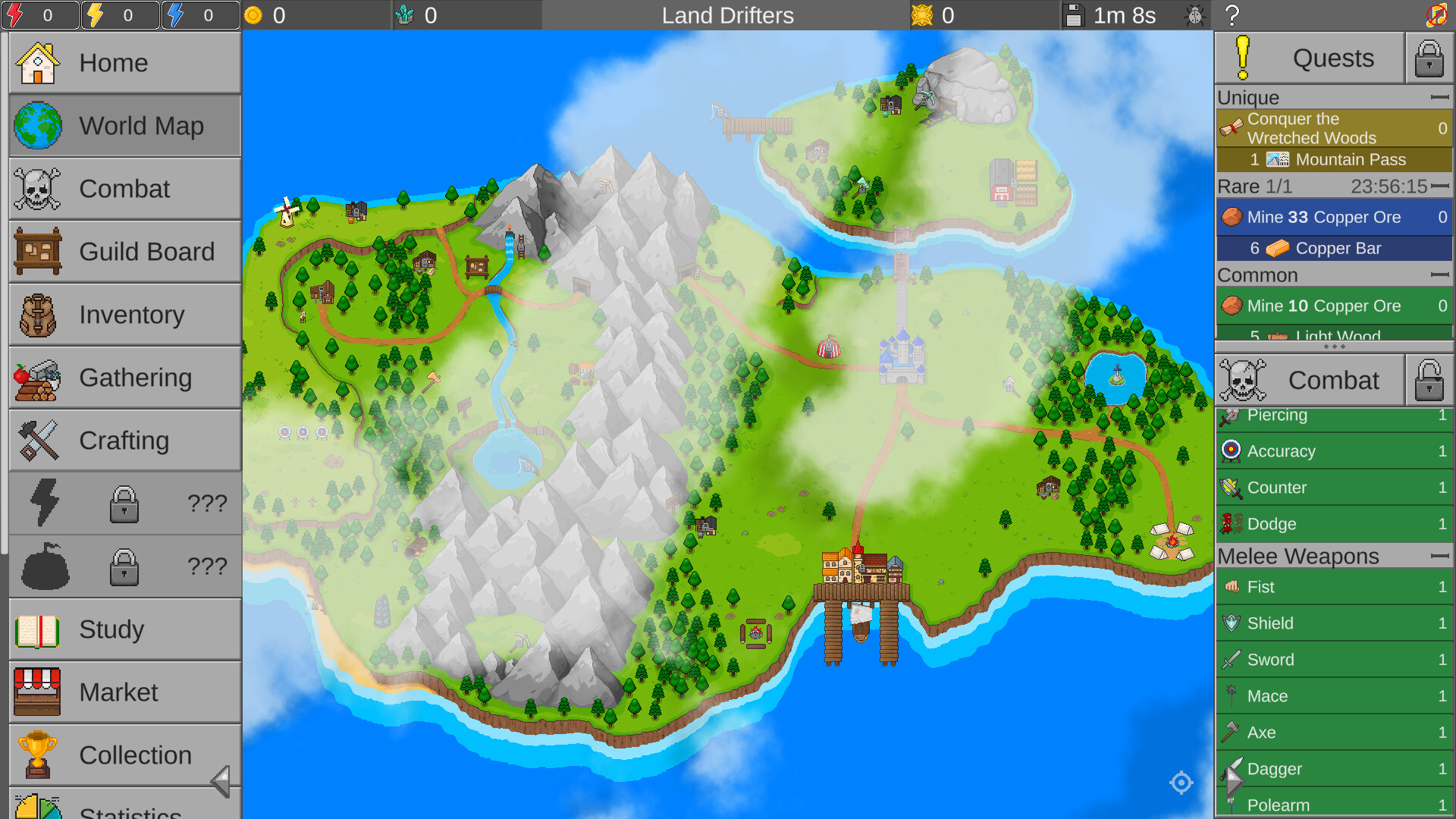
Task: Collapse the Common quest section
Action: 1439,275
